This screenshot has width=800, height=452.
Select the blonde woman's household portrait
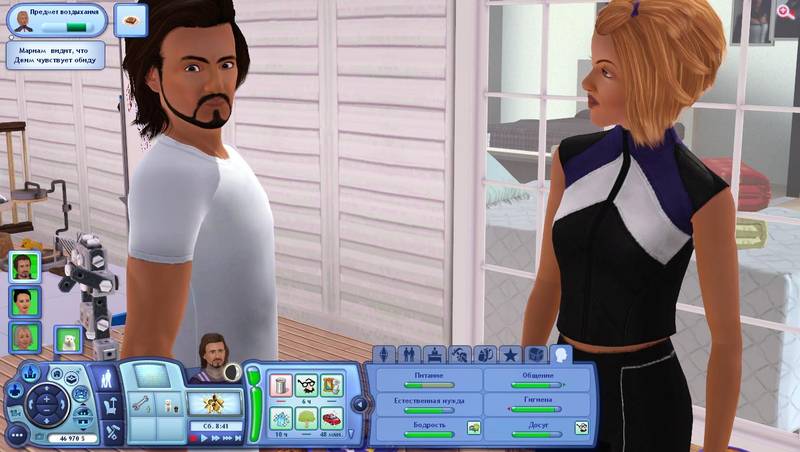coord(23,336)
